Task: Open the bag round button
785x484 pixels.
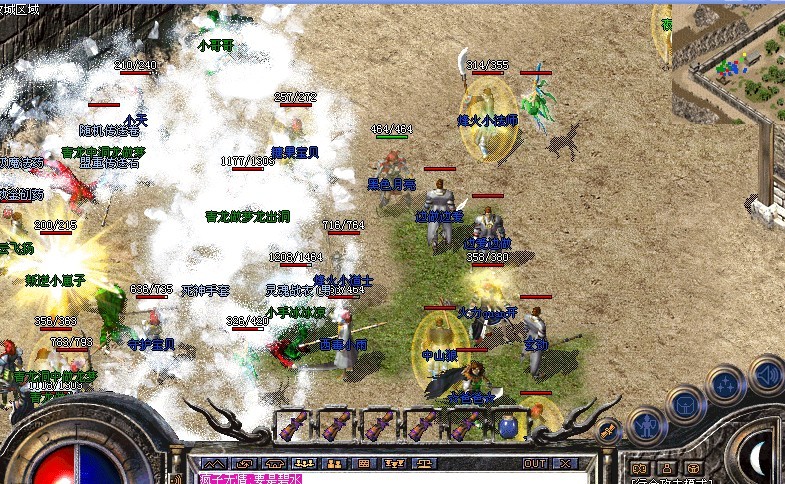Action: point(686,405)
